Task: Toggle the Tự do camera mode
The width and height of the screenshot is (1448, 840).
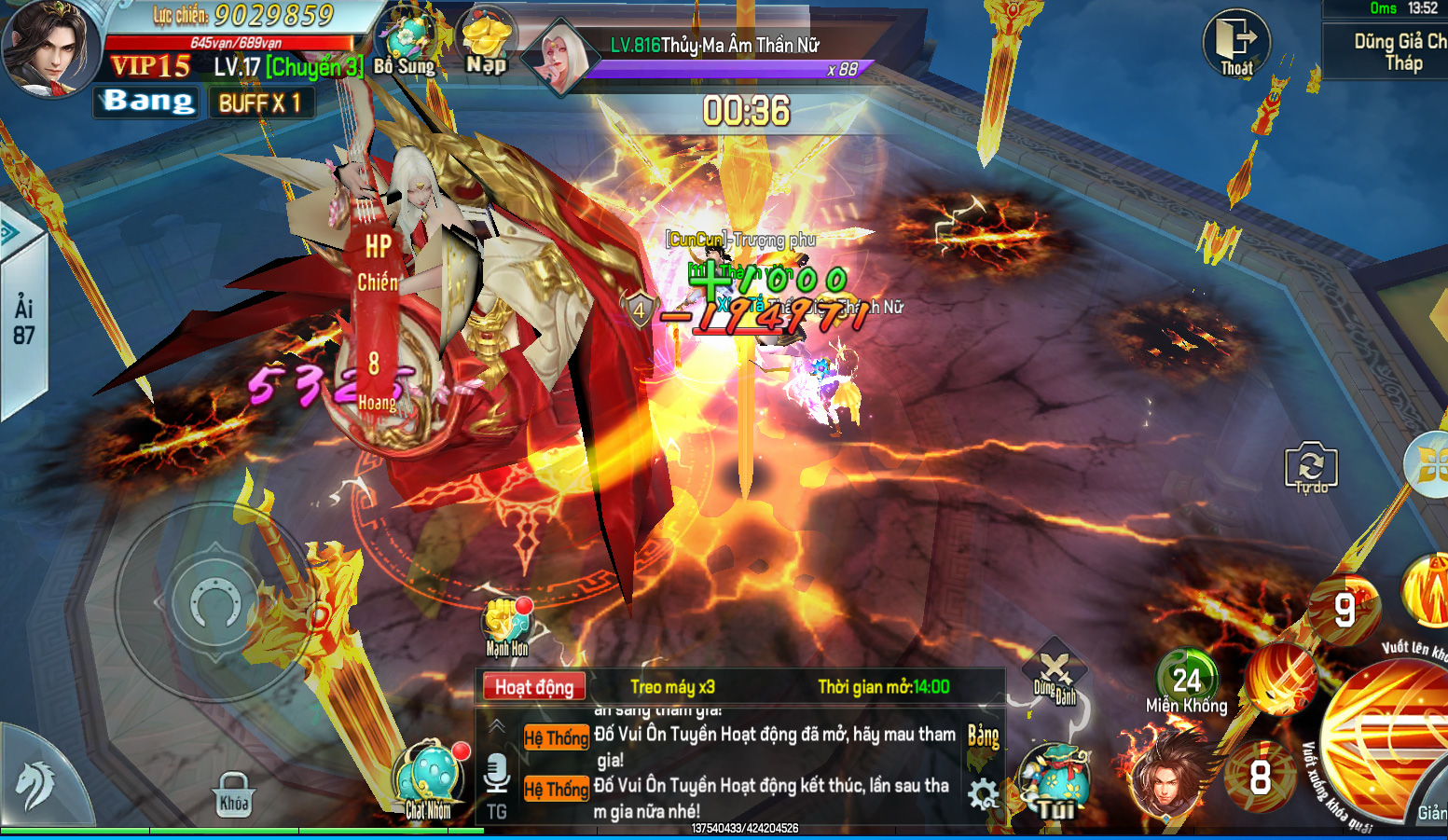Action: 1311,466
